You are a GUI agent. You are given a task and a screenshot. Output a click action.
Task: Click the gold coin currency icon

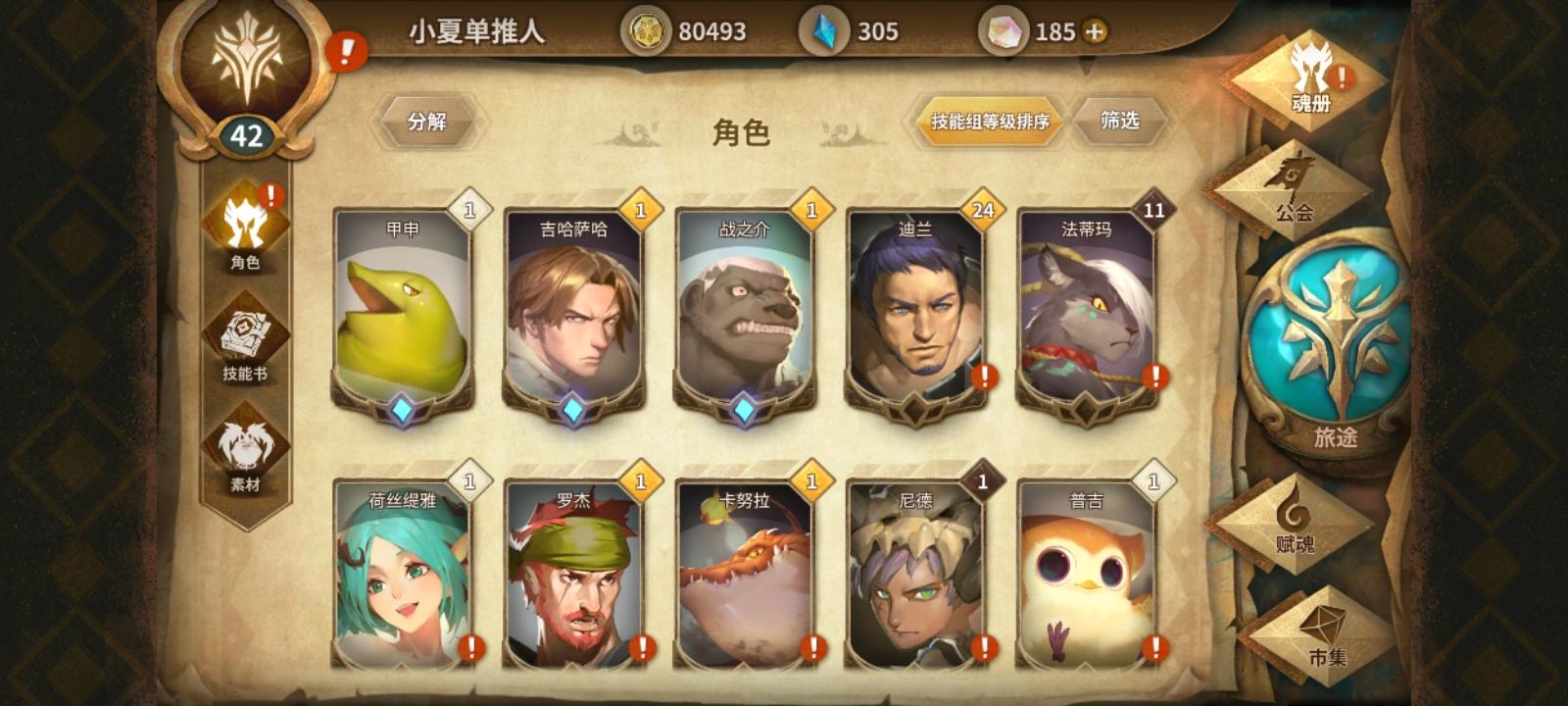point(646,31)
